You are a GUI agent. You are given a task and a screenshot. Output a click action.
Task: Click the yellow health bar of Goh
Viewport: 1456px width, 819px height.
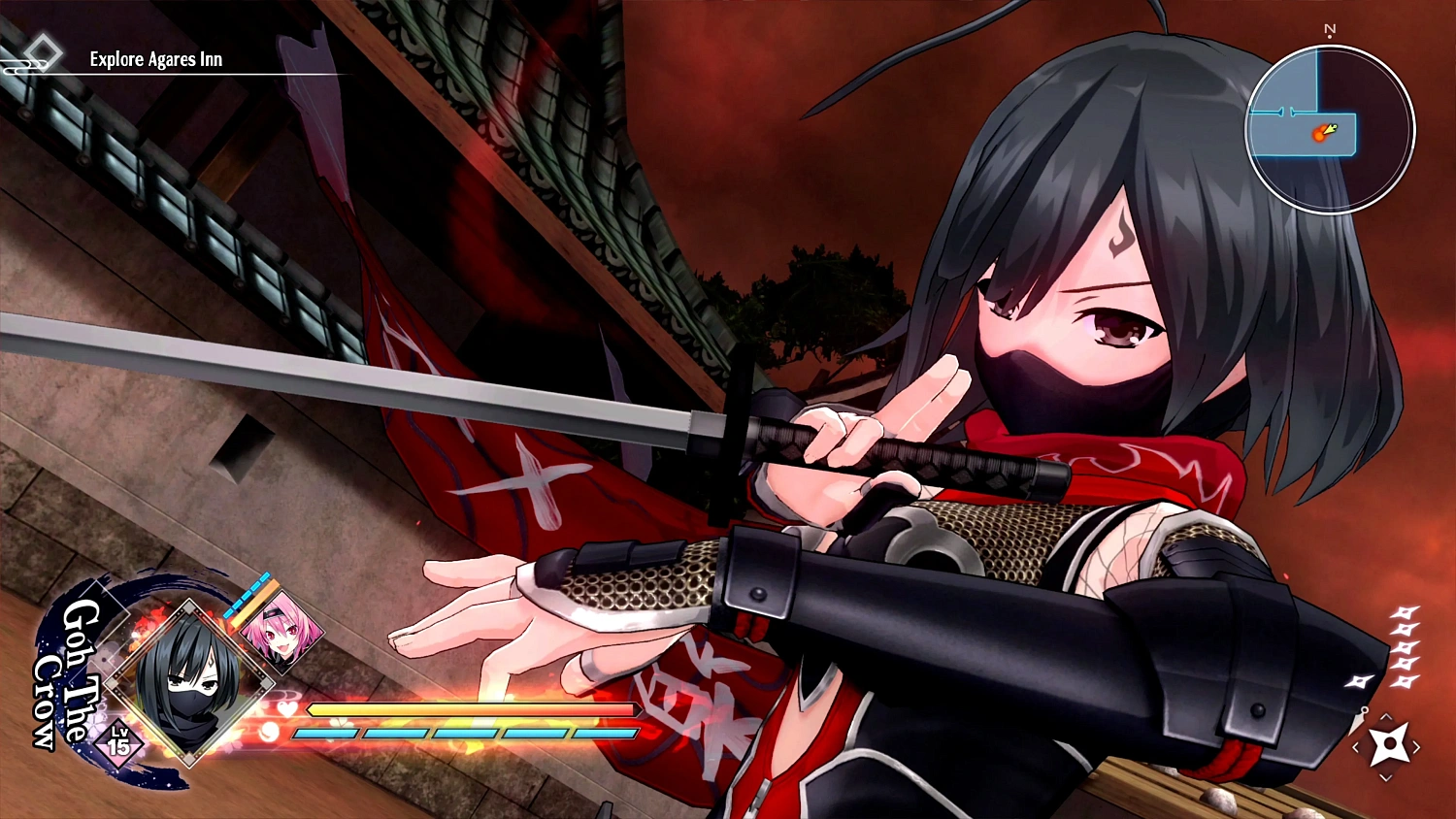466,709
